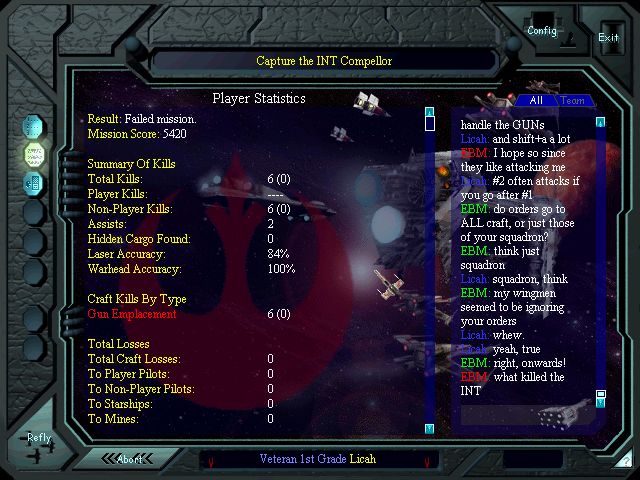Switch chat to the All tab

[536, 100]
